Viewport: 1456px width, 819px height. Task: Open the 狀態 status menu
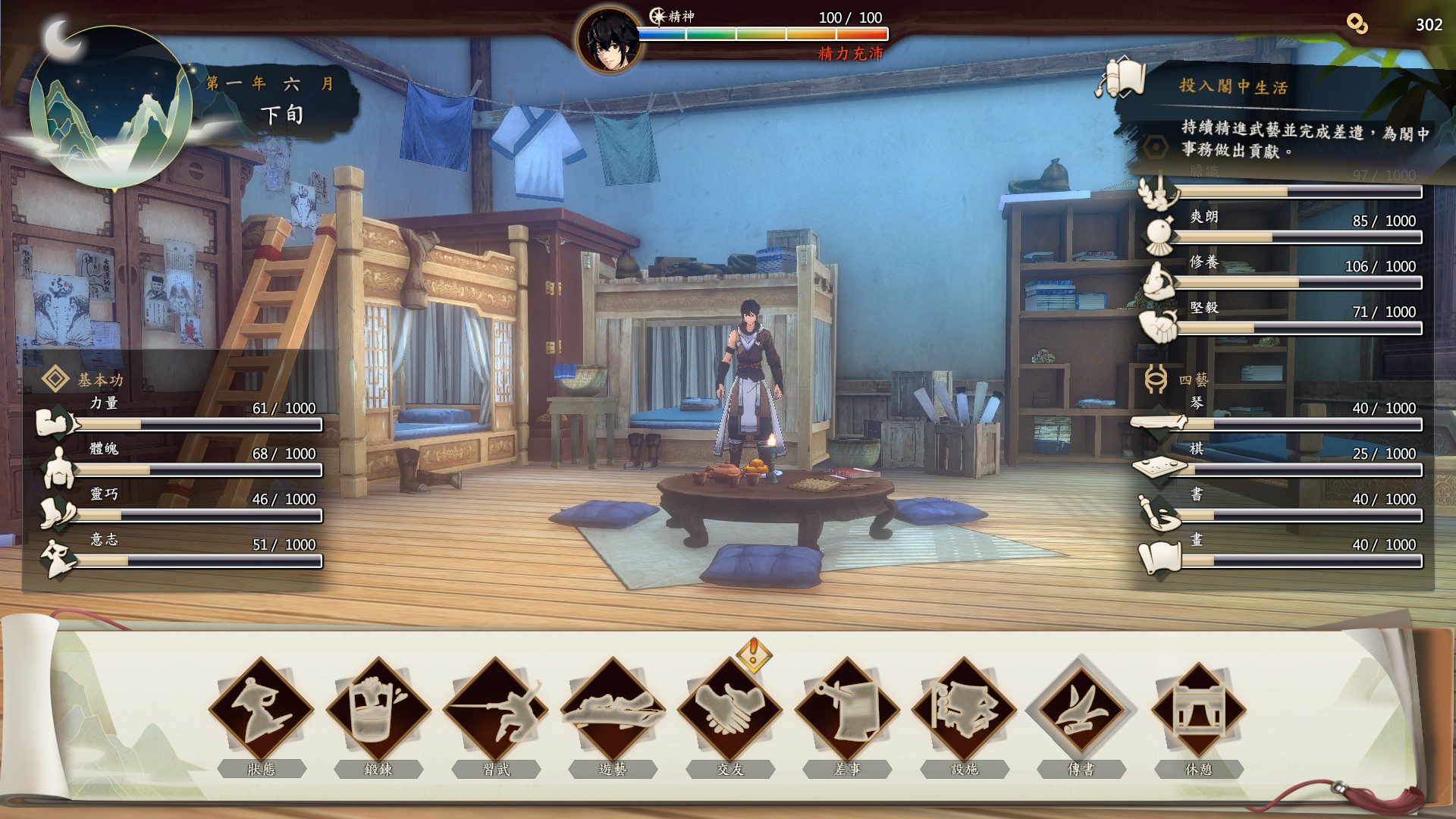pos(262,711)
